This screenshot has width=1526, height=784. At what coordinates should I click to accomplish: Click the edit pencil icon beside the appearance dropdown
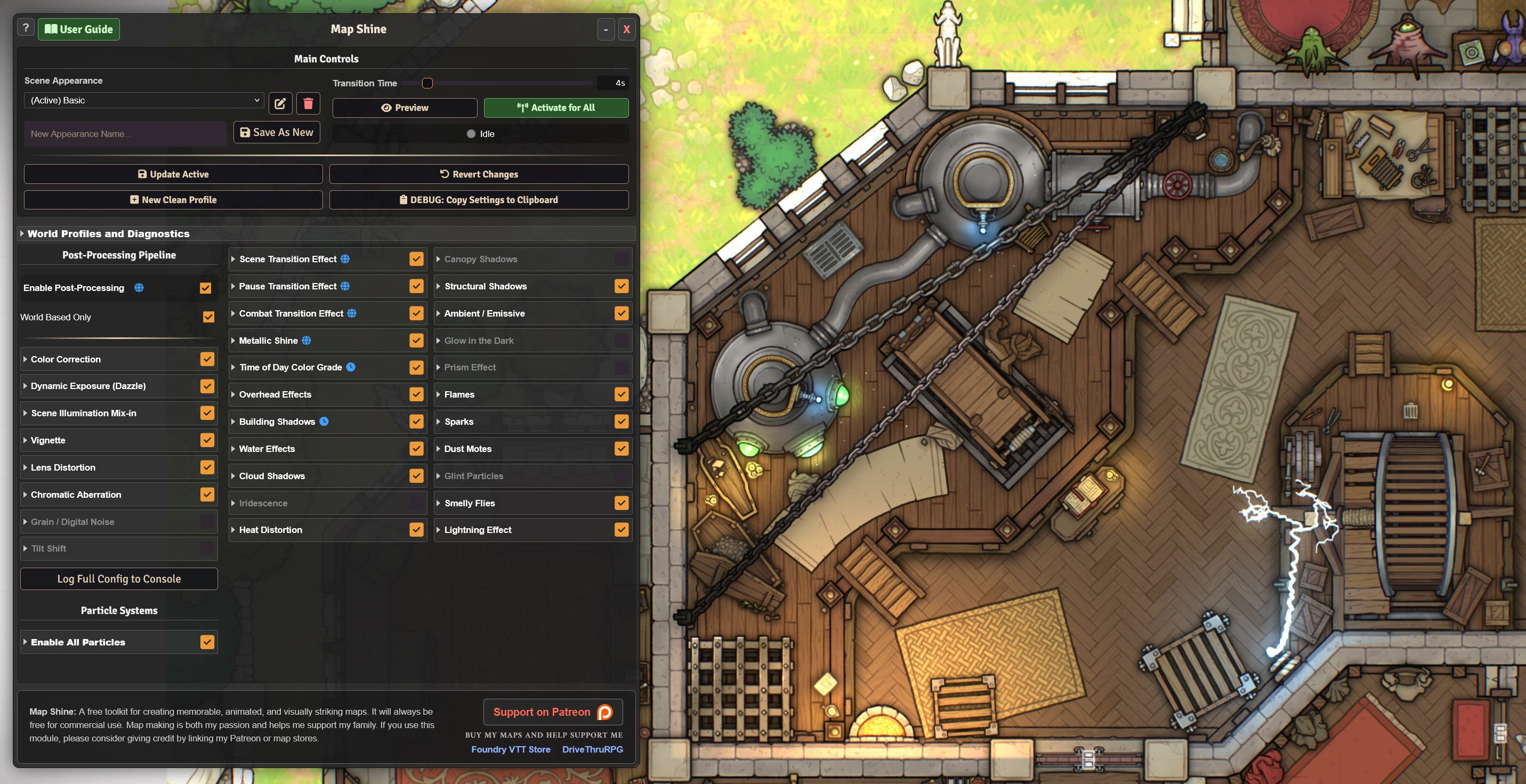point(280,103)
